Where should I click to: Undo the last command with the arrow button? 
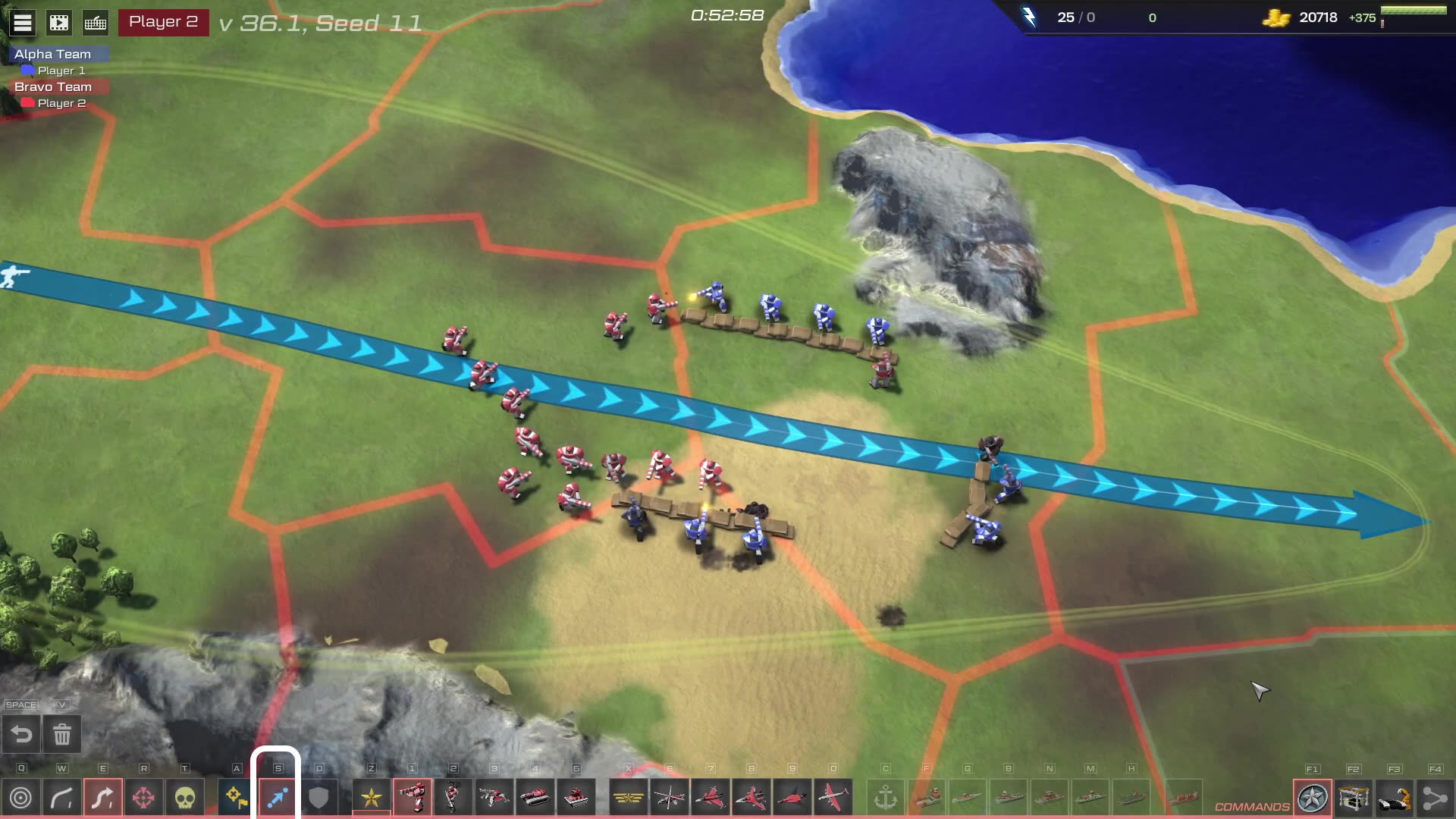pos(21,734)
